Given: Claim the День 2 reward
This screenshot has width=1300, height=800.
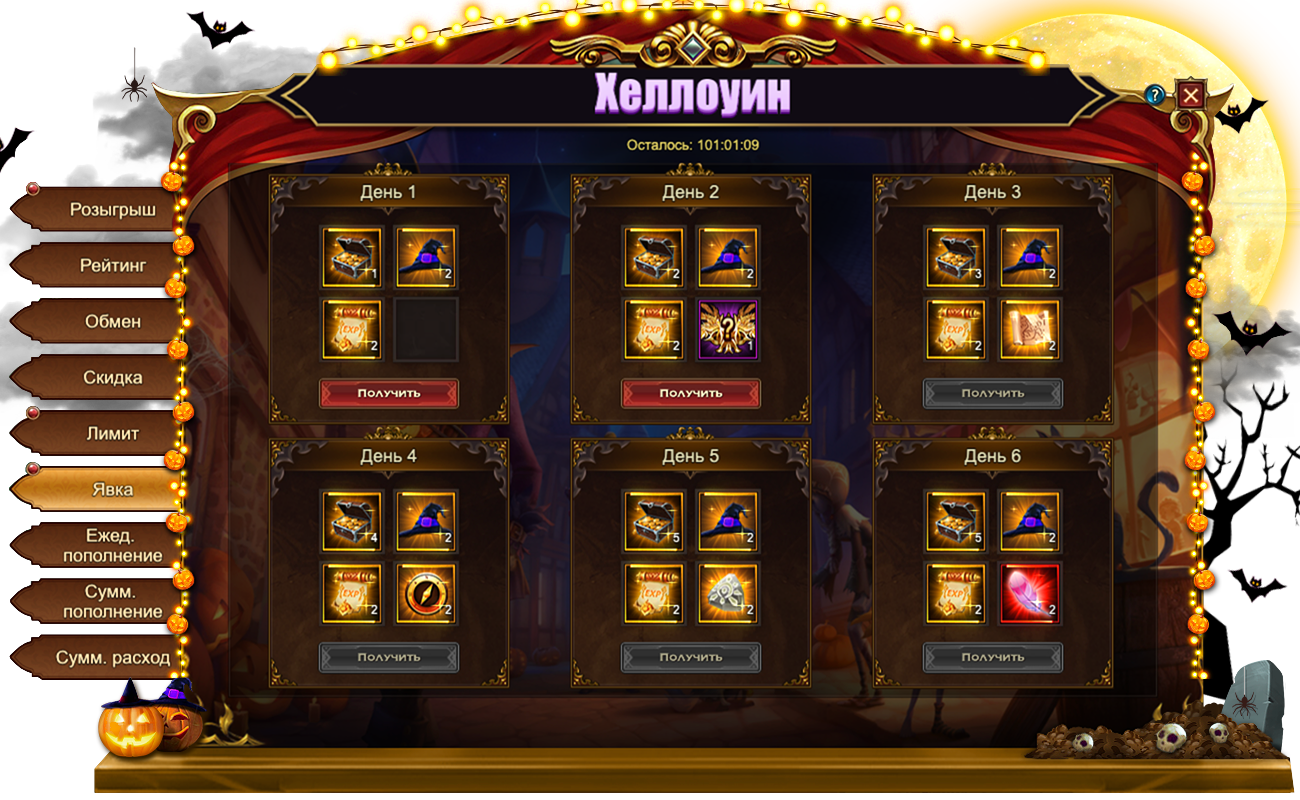Looking at the screenshot, I should coord(691,393).
